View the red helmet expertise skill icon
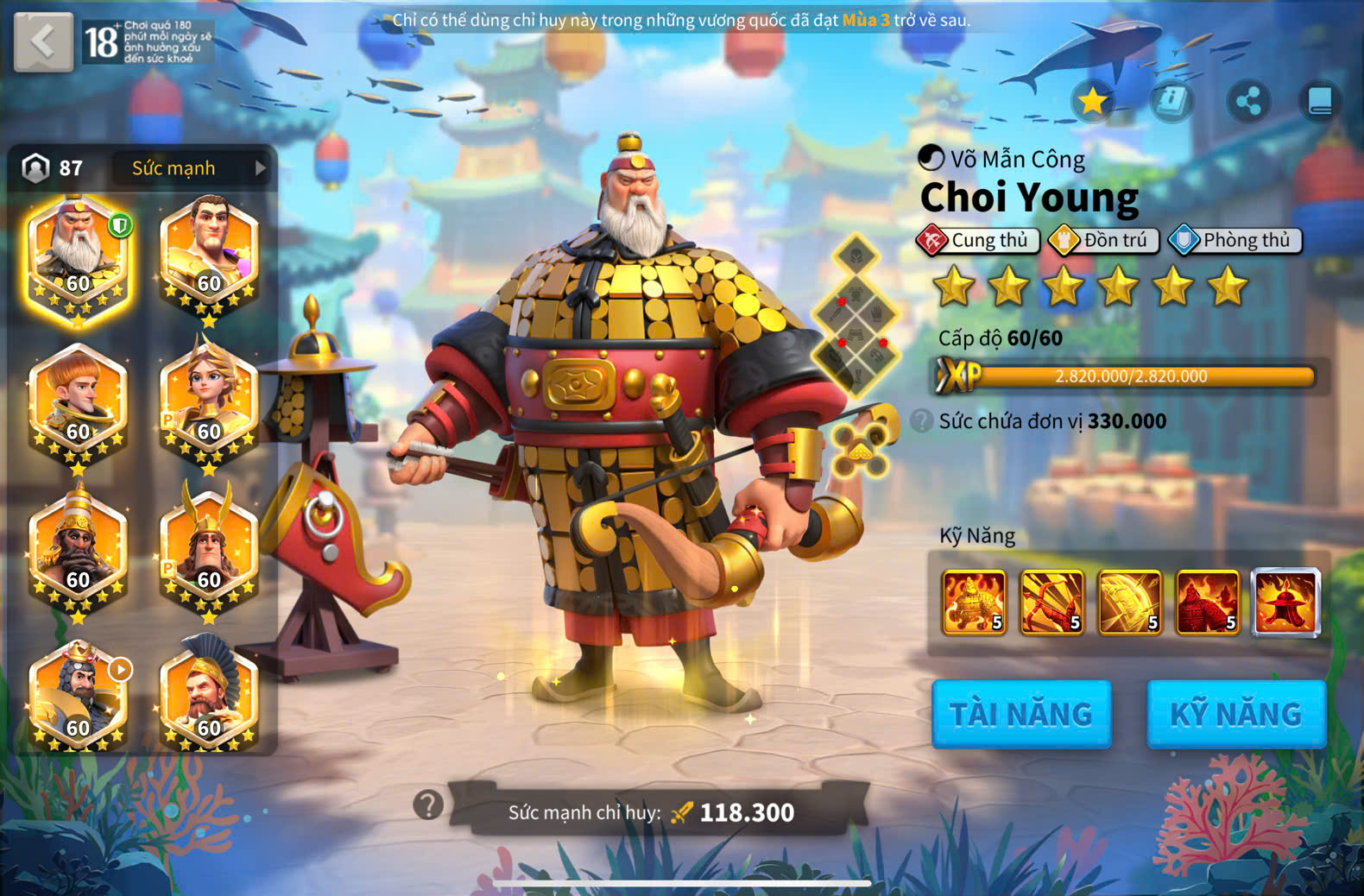The height and width of the screenshot is (896, 1364). 1285,603
